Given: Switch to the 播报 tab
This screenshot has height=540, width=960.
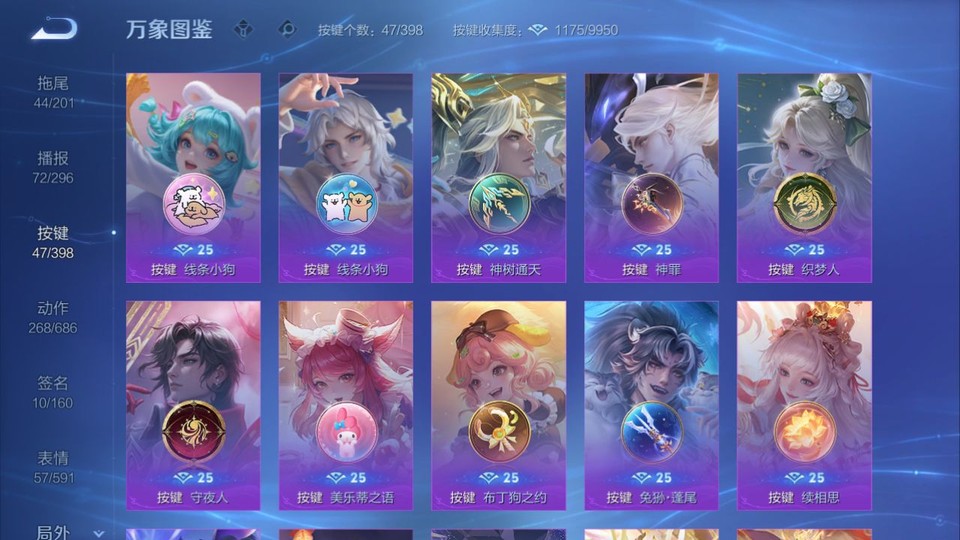Looking at the screenshot, I should click(54, 167).
